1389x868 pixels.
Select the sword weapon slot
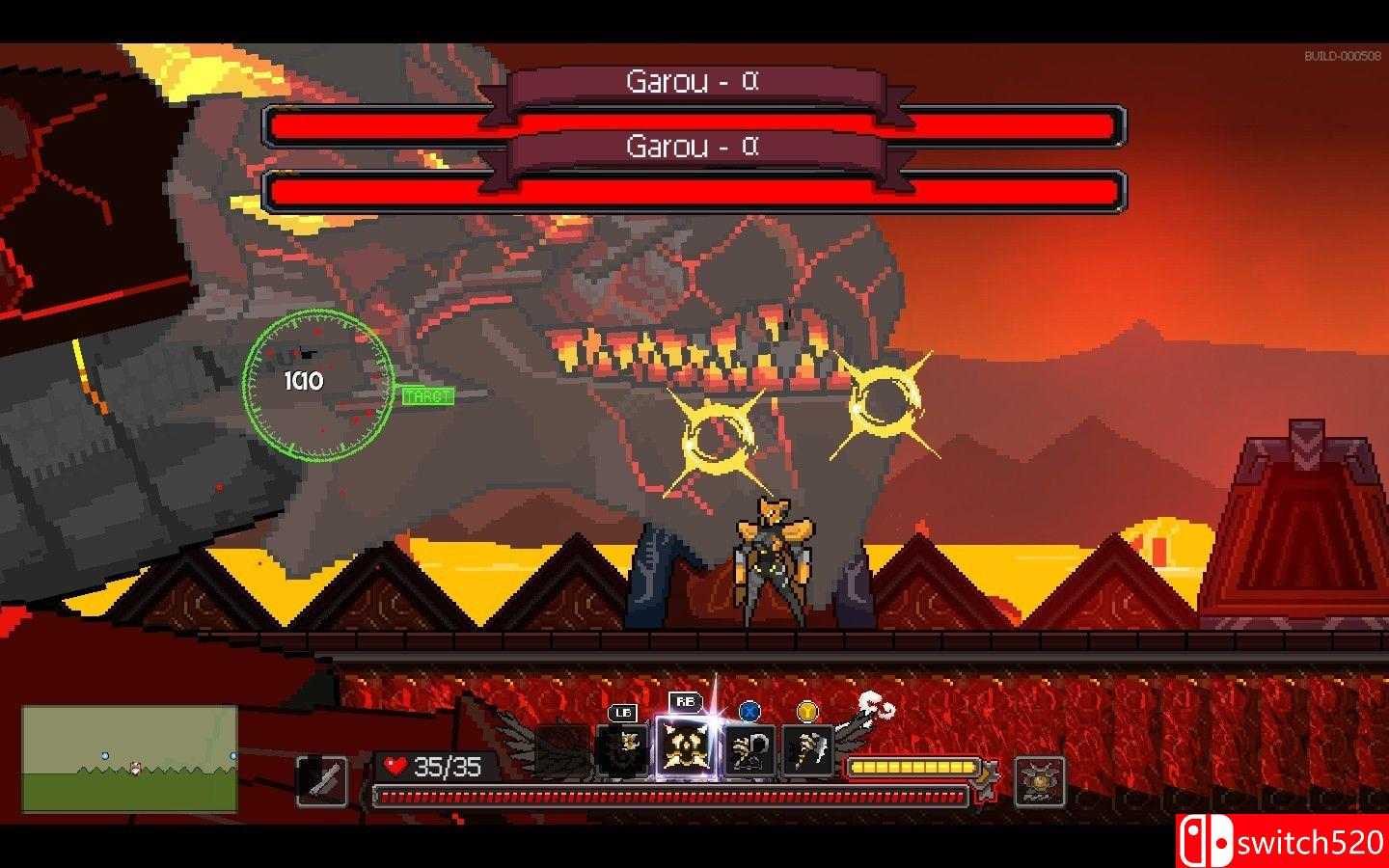tap(321, 780)
